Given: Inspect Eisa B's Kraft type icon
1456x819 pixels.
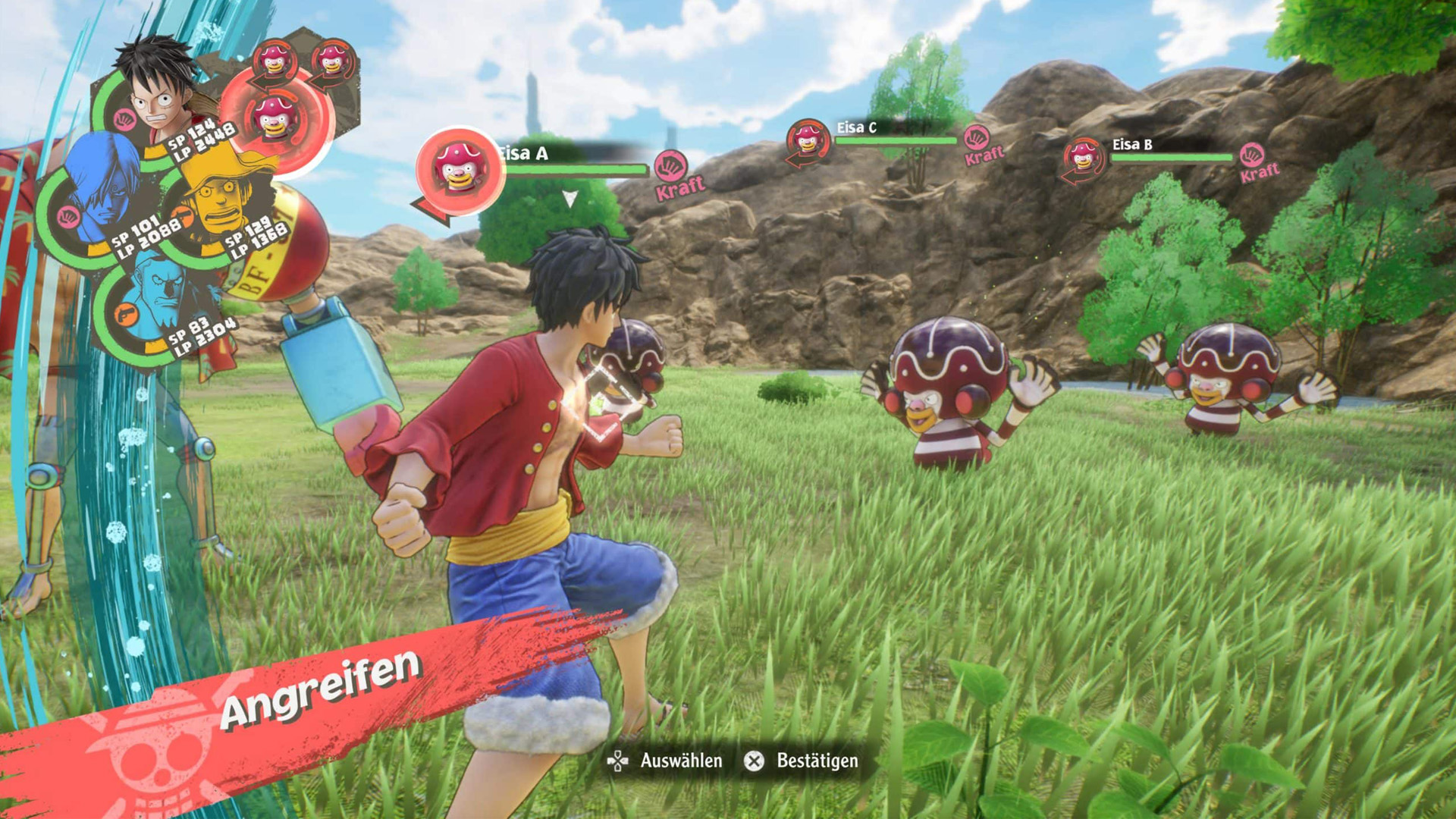Looking at the screenshot, I should click(1252, 155).
